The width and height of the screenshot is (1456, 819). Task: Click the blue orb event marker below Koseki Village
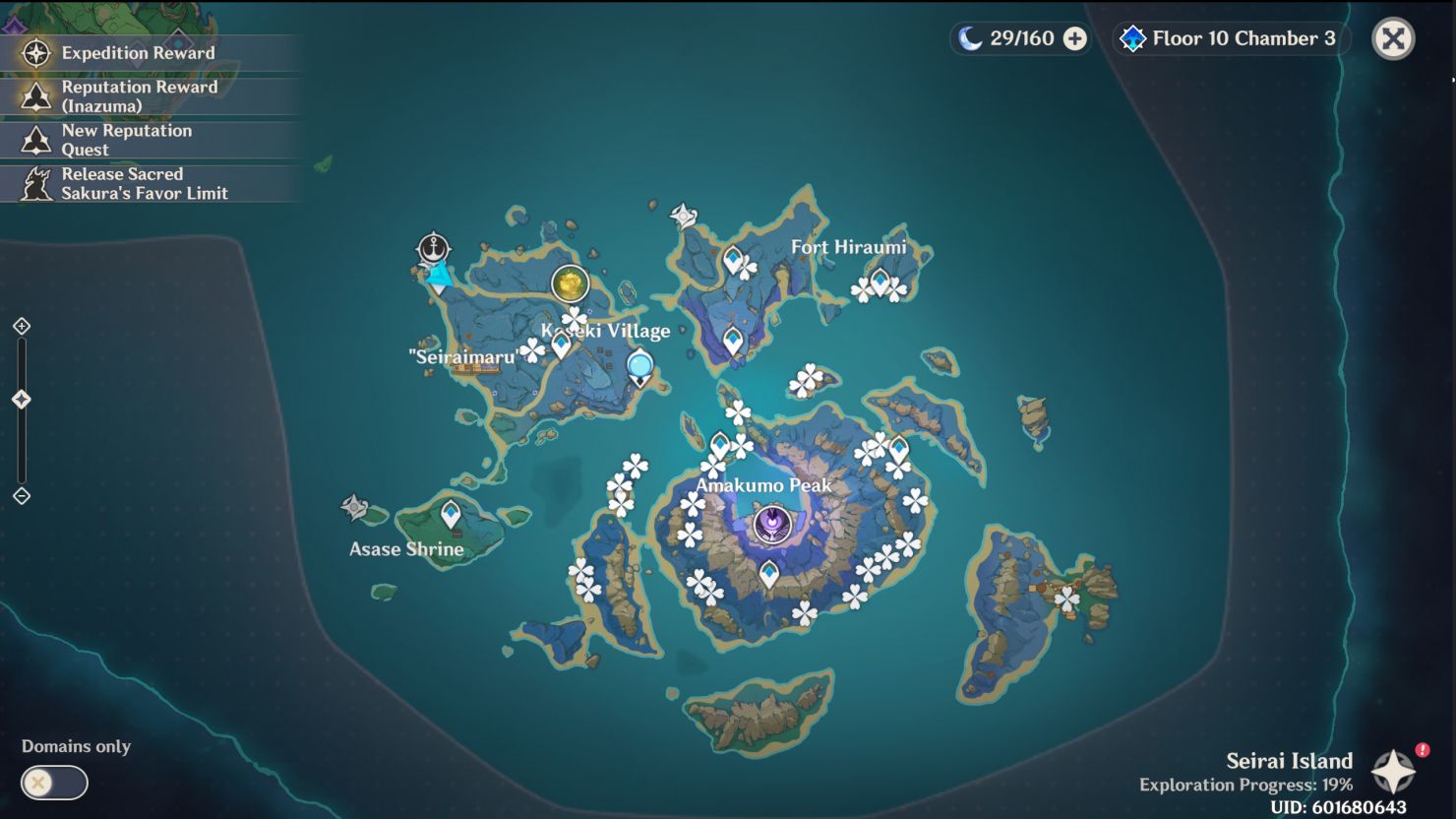pos(641,364)
